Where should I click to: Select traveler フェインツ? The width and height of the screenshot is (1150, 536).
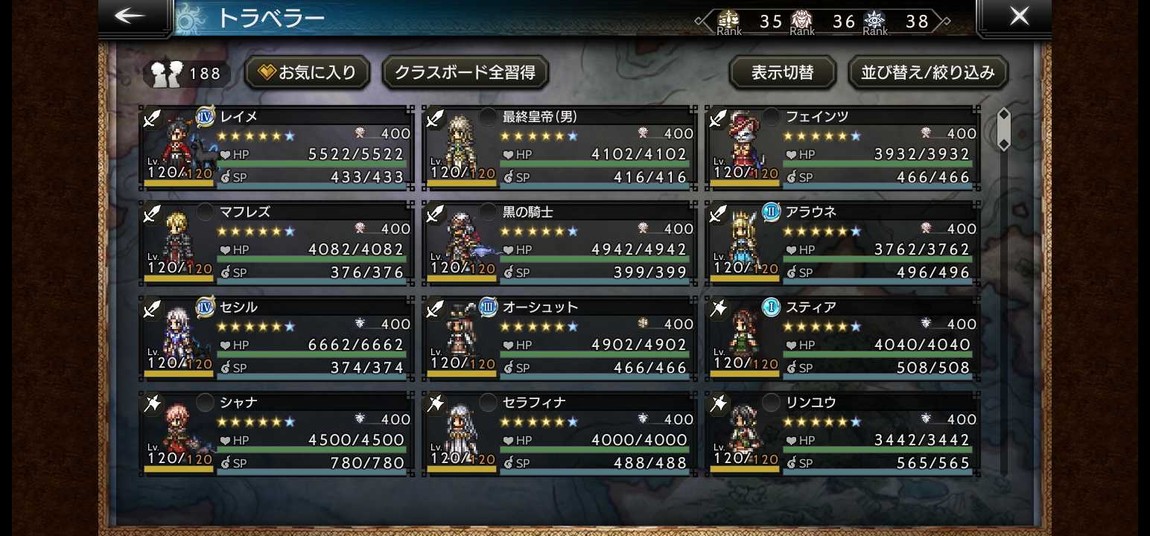pos(842,147)
